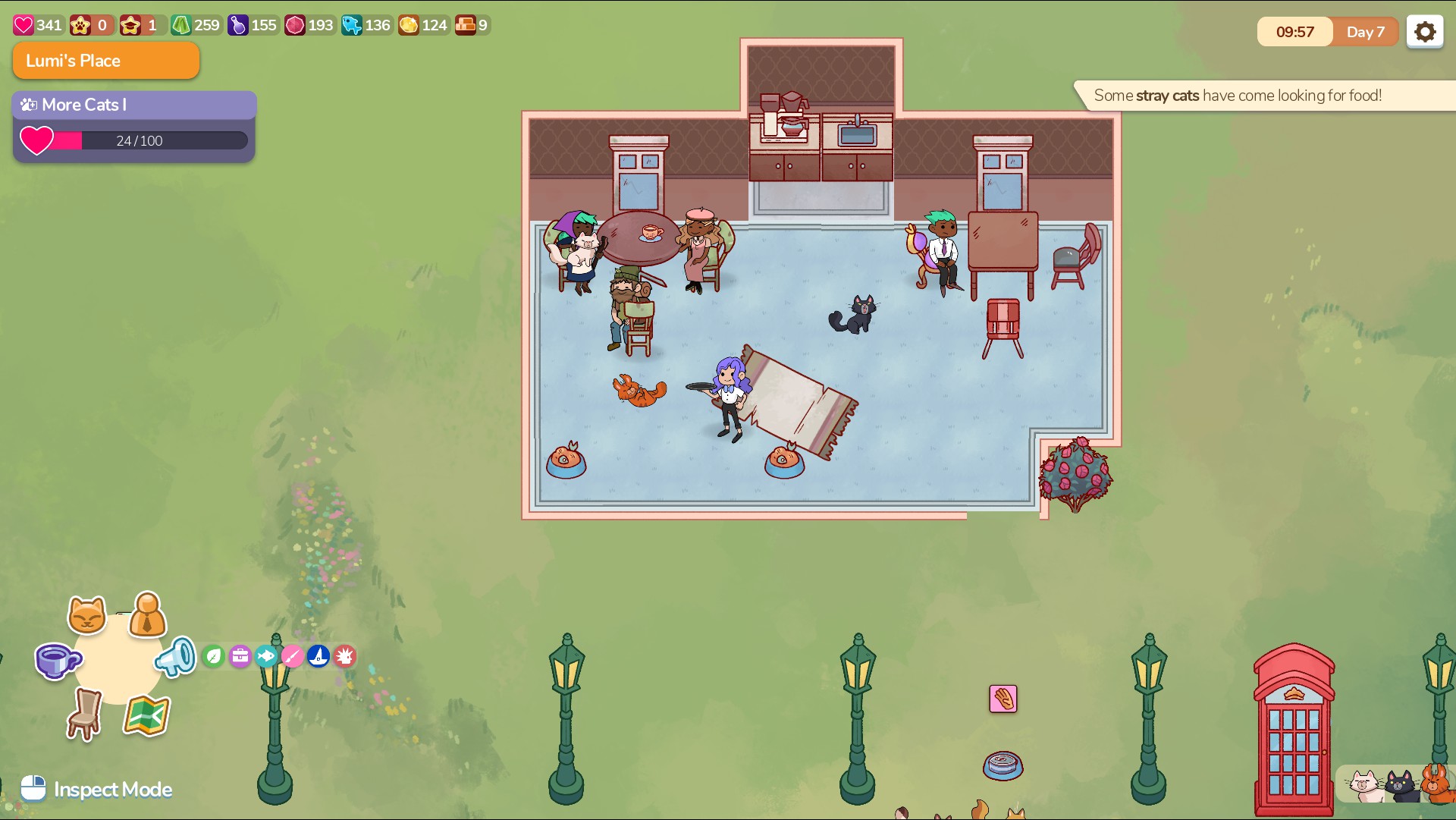The height and width of the screenshot is (820, 1456).
Task: Open the green folded map
Action: pyautogui.click(x=146, y=715)
